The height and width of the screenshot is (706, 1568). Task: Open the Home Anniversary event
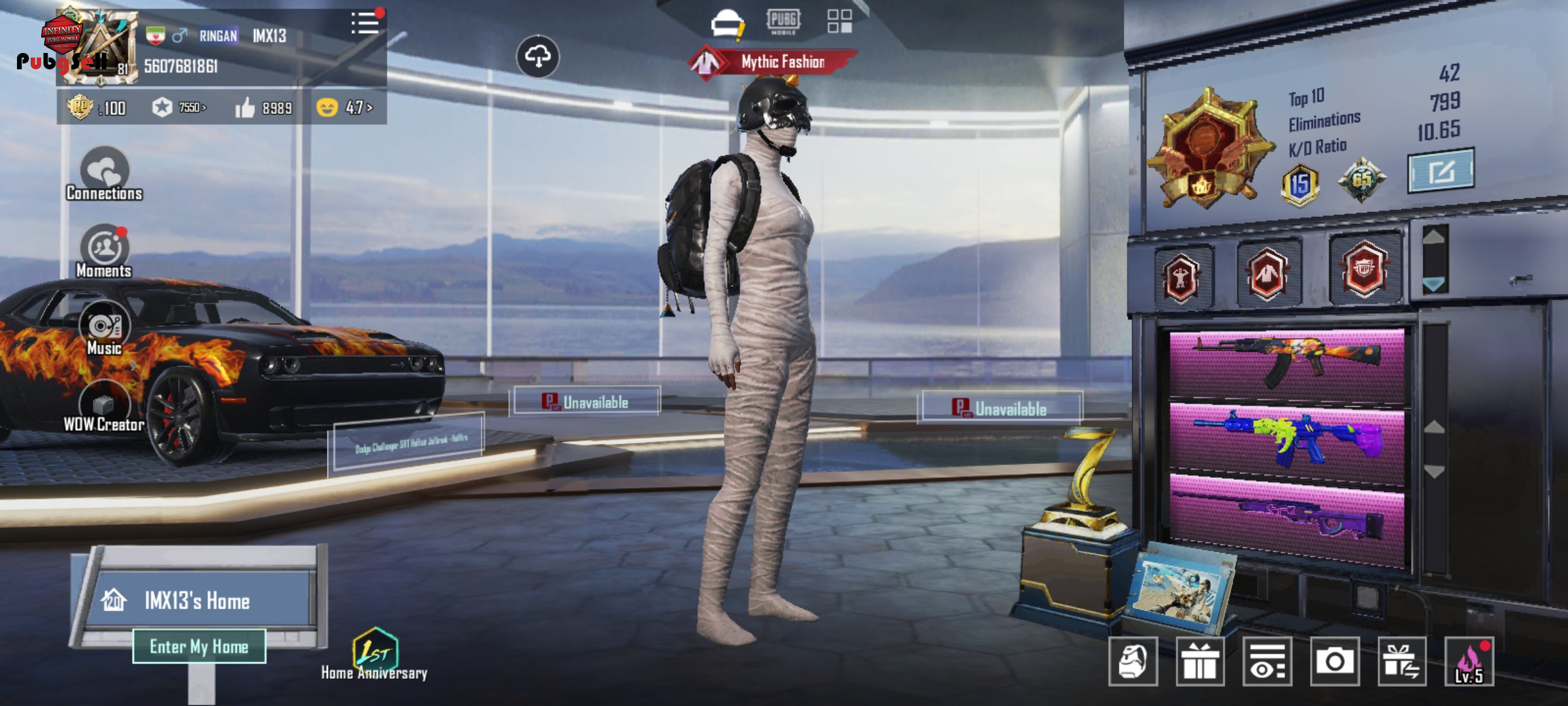click(x=374, y=654)
